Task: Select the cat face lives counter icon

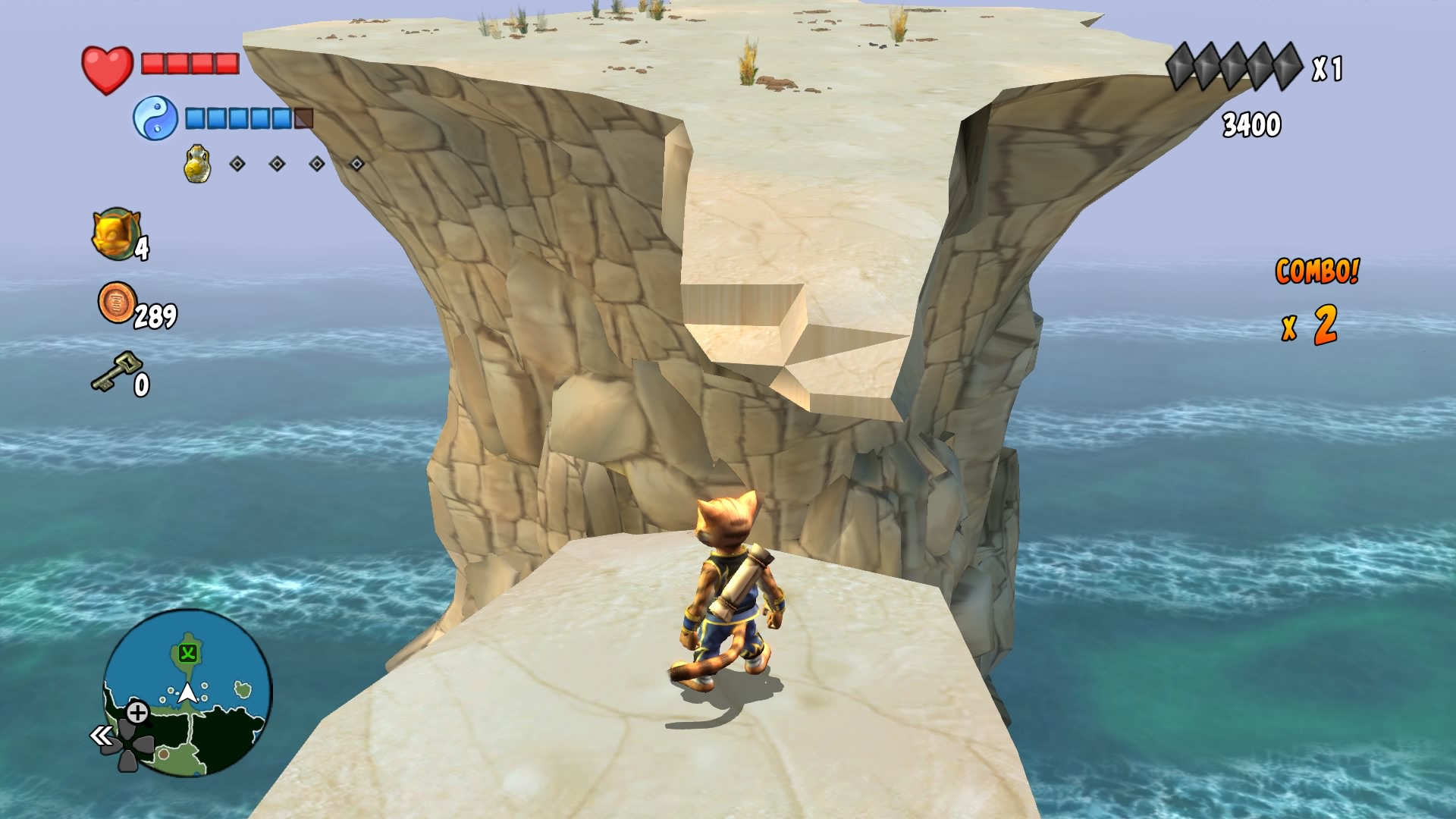Action: pyautogui.click(x=118, y=231)
